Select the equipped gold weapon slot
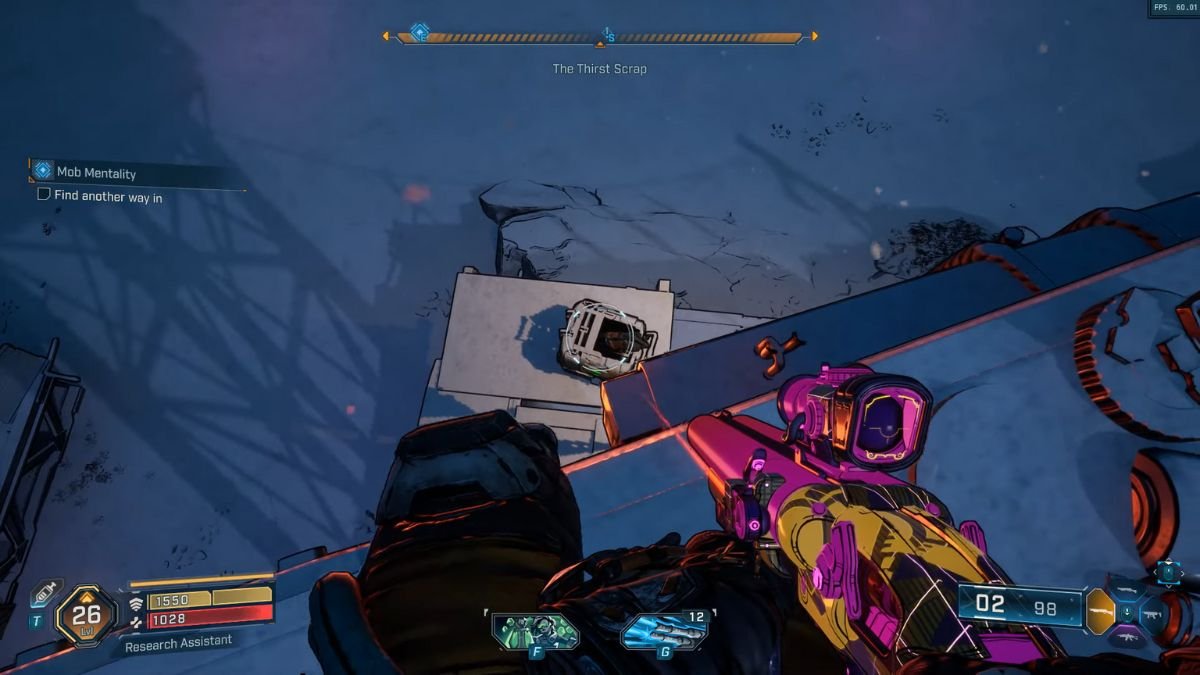Viewport: 1200px width, 675px height. 1100,611
